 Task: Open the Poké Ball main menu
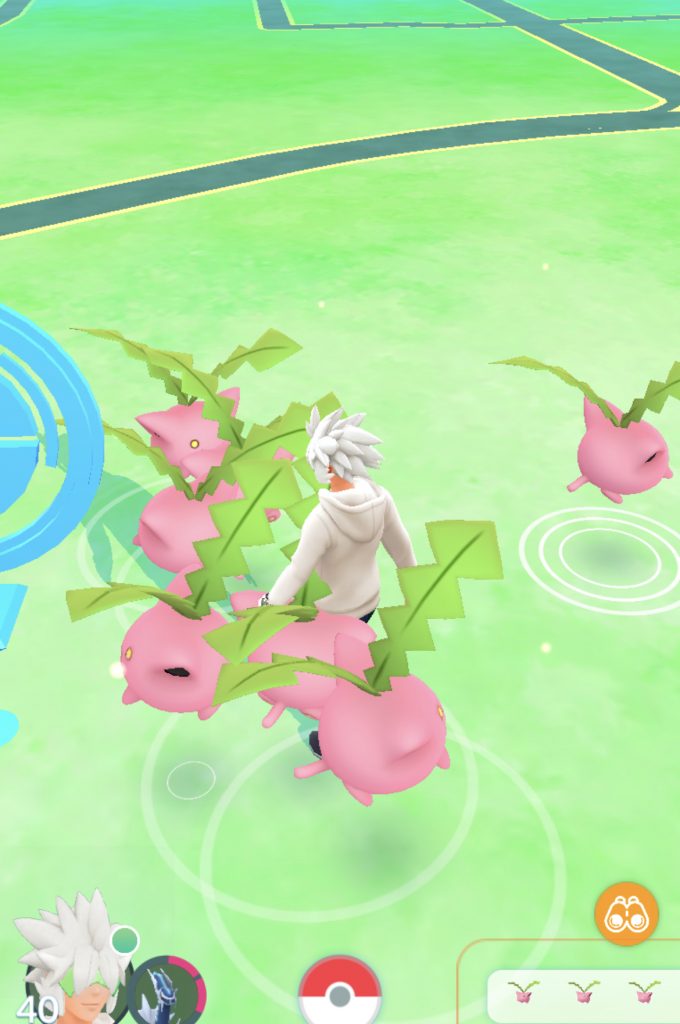(x=340, y=993)
